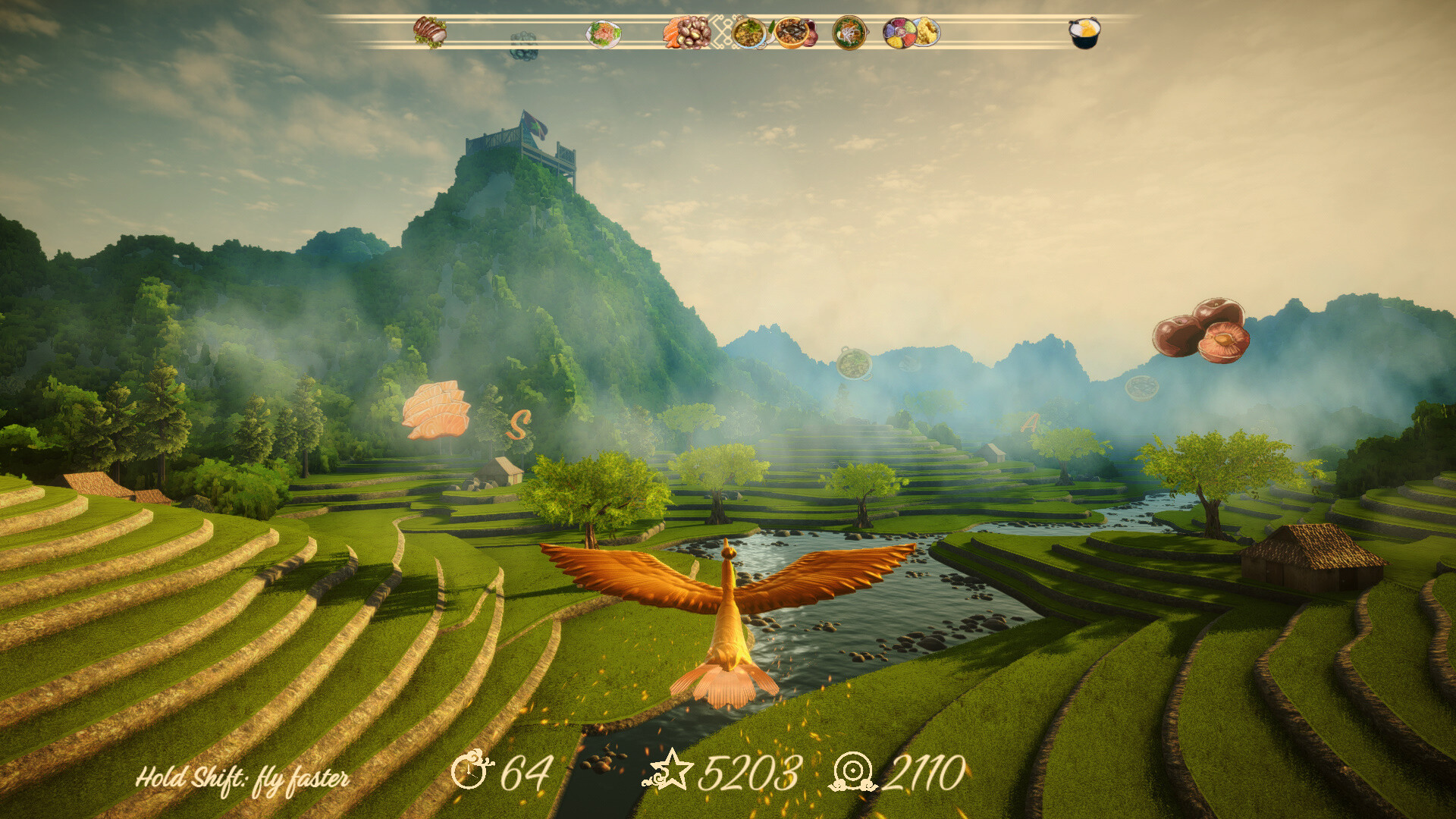Click the Hold Shift fly faster hint text
The width and height of the screenshot is (1456, 819).
pos(244,777)
